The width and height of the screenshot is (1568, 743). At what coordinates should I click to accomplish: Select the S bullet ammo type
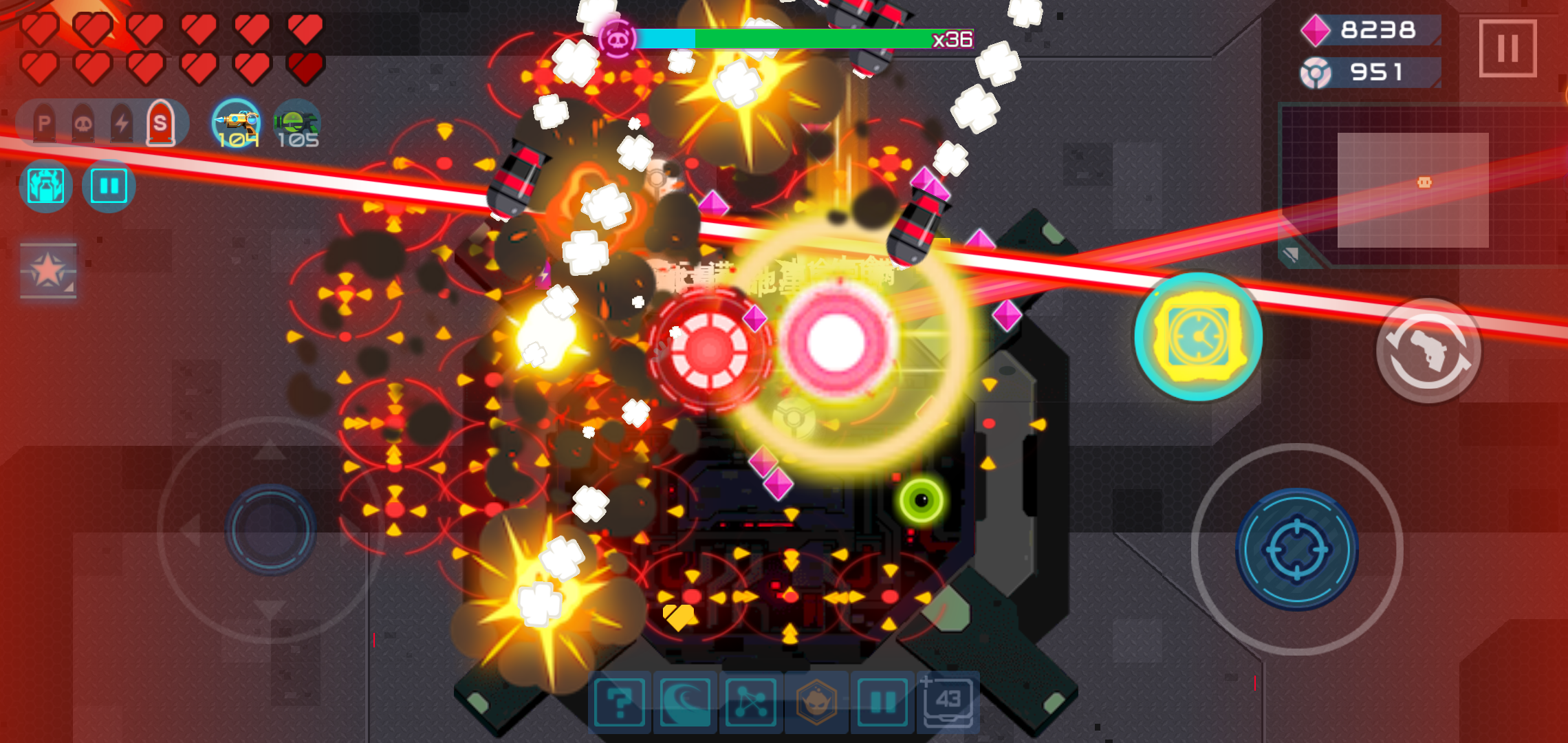pyautogui.click(x=163, y=122)
